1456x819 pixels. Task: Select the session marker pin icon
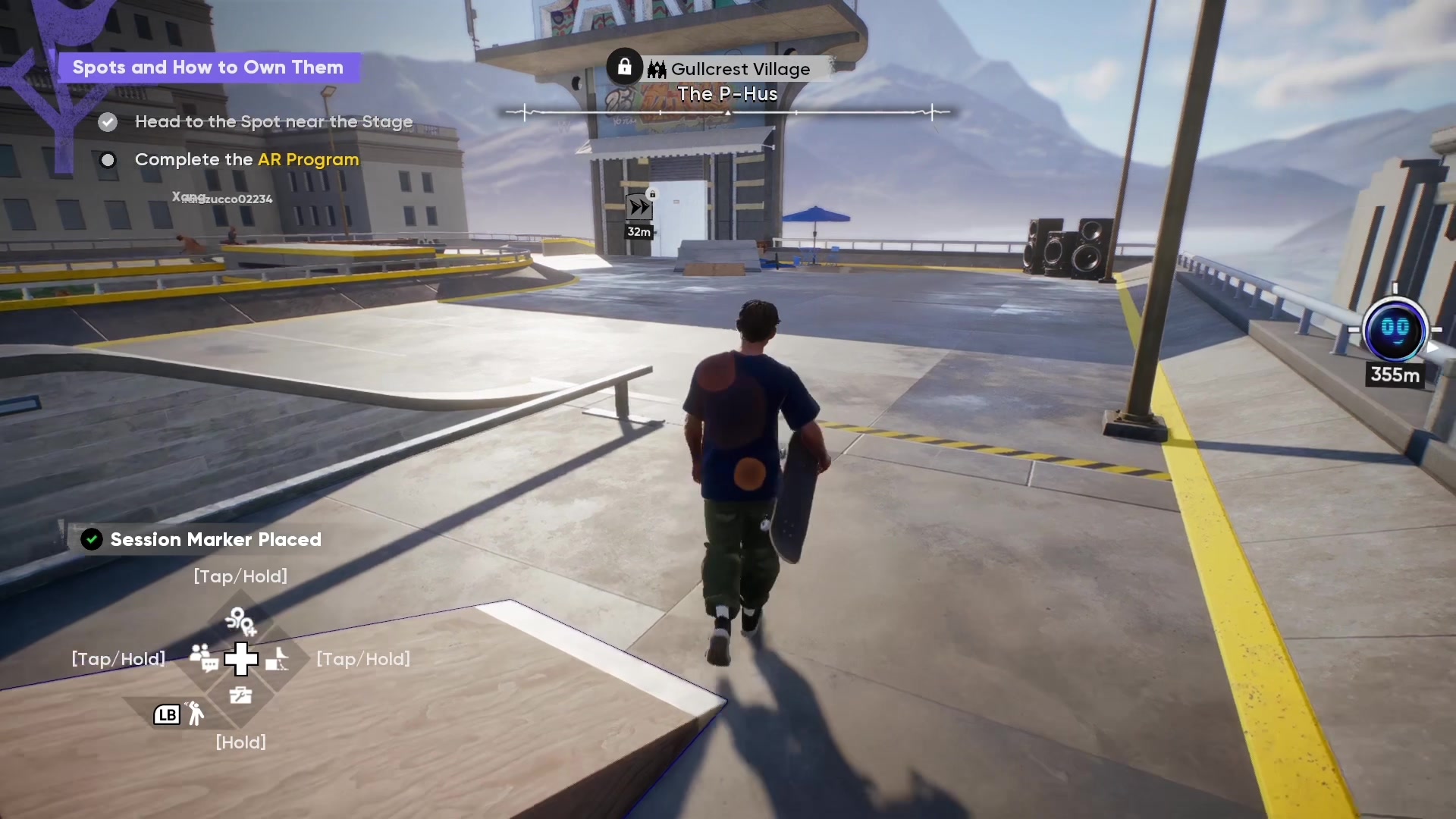click(x=240, y=622)
